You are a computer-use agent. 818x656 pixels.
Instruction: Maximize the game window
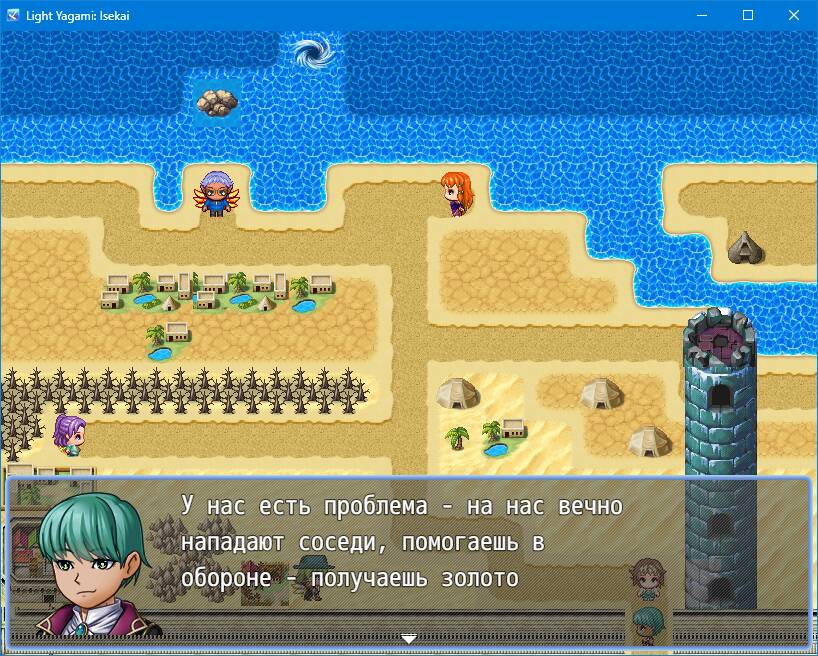click(x=748, y=15)
